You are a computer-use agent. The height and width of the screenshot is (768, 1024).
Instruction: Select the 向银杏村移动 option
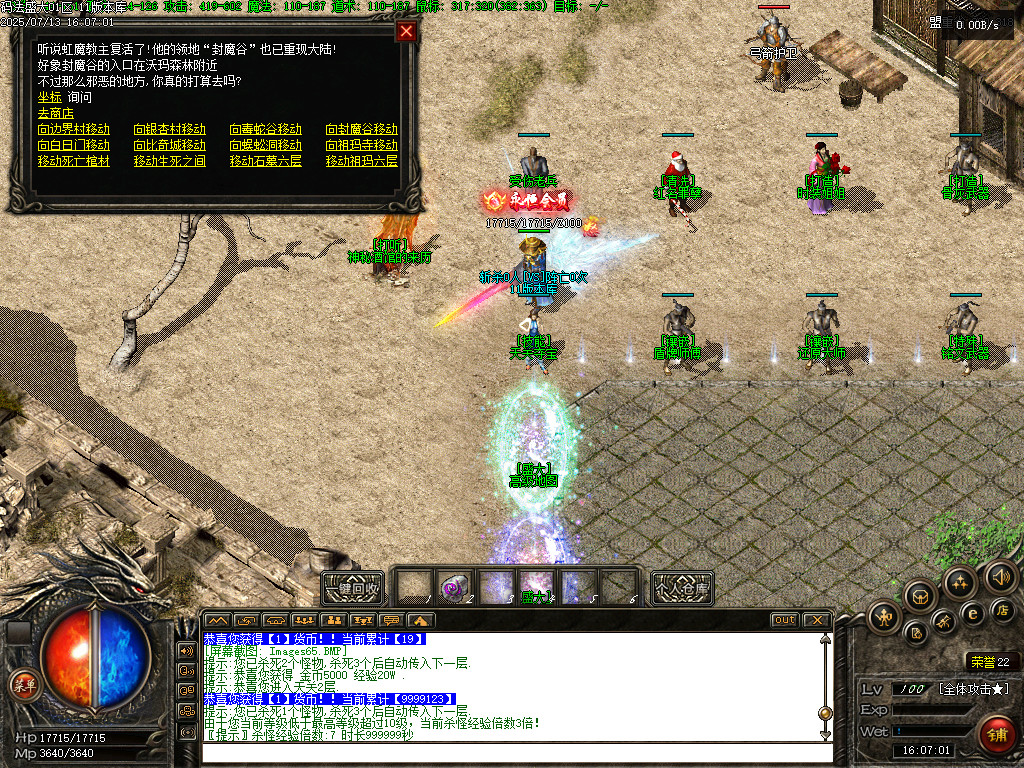(170, 129)
